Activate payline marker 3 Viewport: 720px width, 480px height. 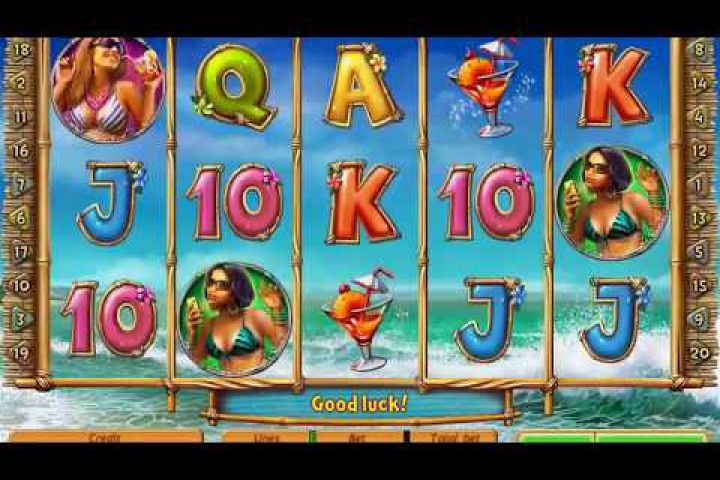[20, 318]
